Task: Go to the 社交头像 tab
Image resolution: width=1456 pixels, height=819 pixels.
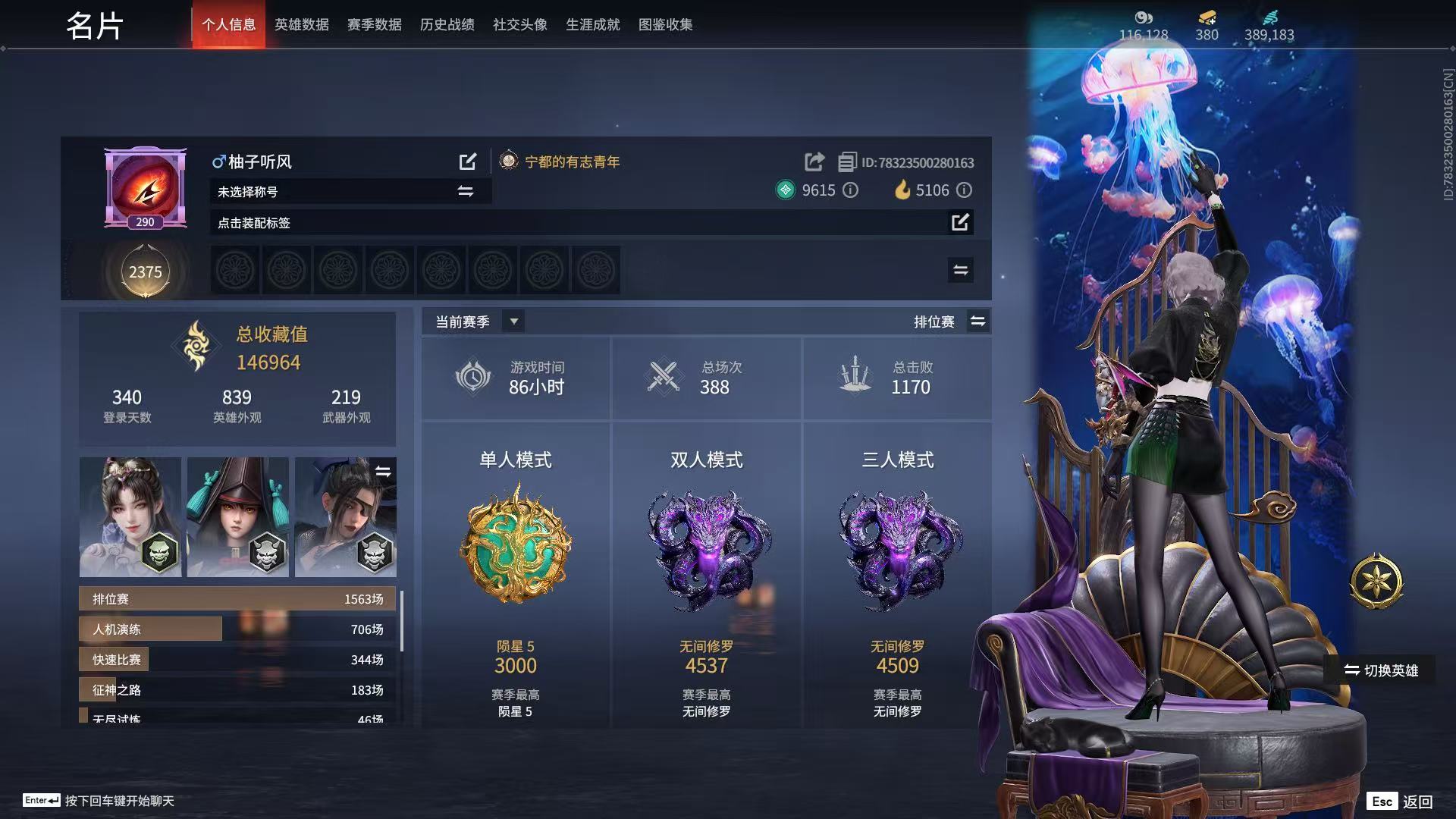Action: [x=519, y=25]
